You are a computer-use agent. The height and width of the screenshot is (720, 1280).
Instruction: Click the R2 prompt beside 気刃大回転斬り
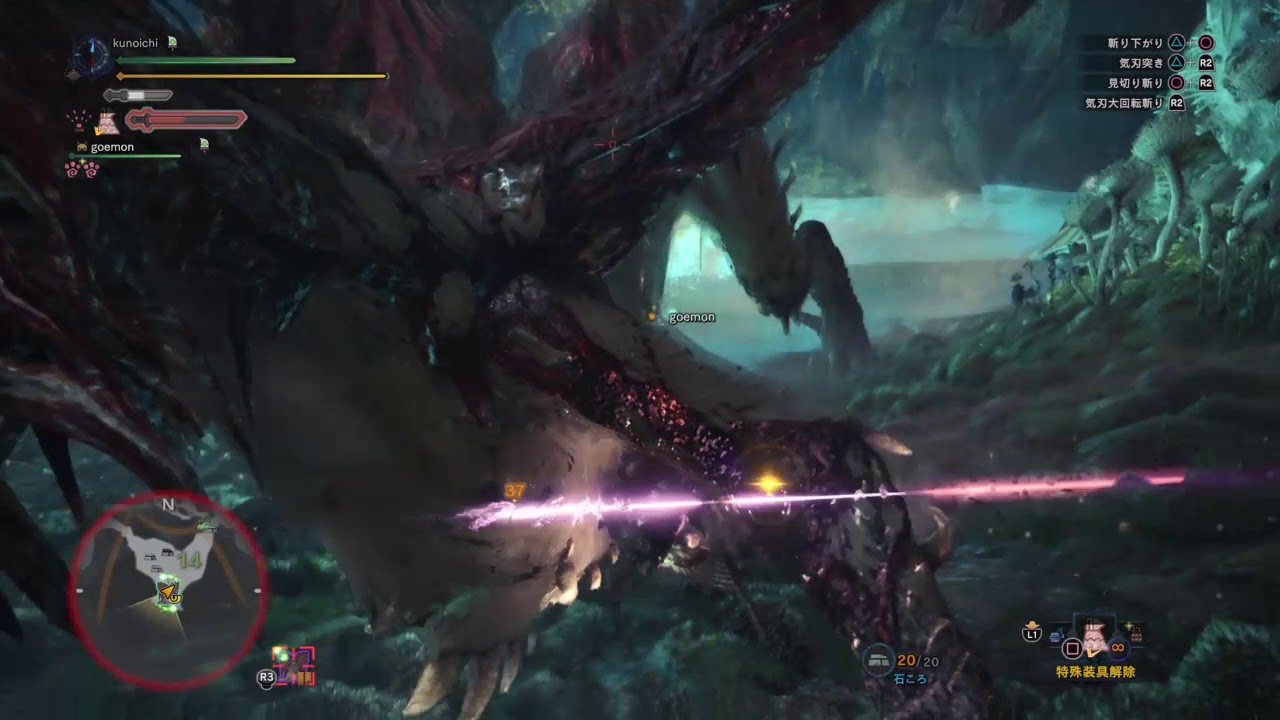[1177, 103]
